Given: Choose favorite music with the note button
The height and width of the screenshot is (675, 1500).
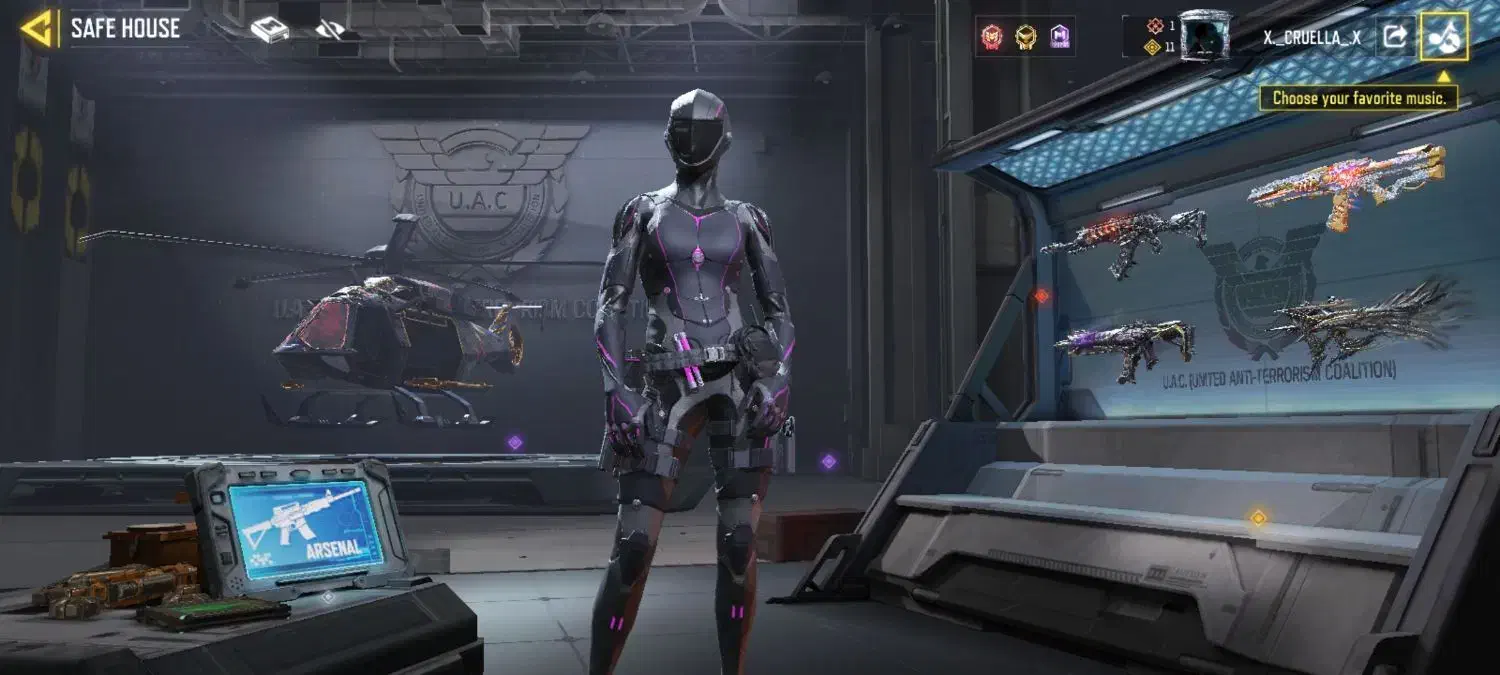Looking at the screenshot, I should coord(1444,37).
